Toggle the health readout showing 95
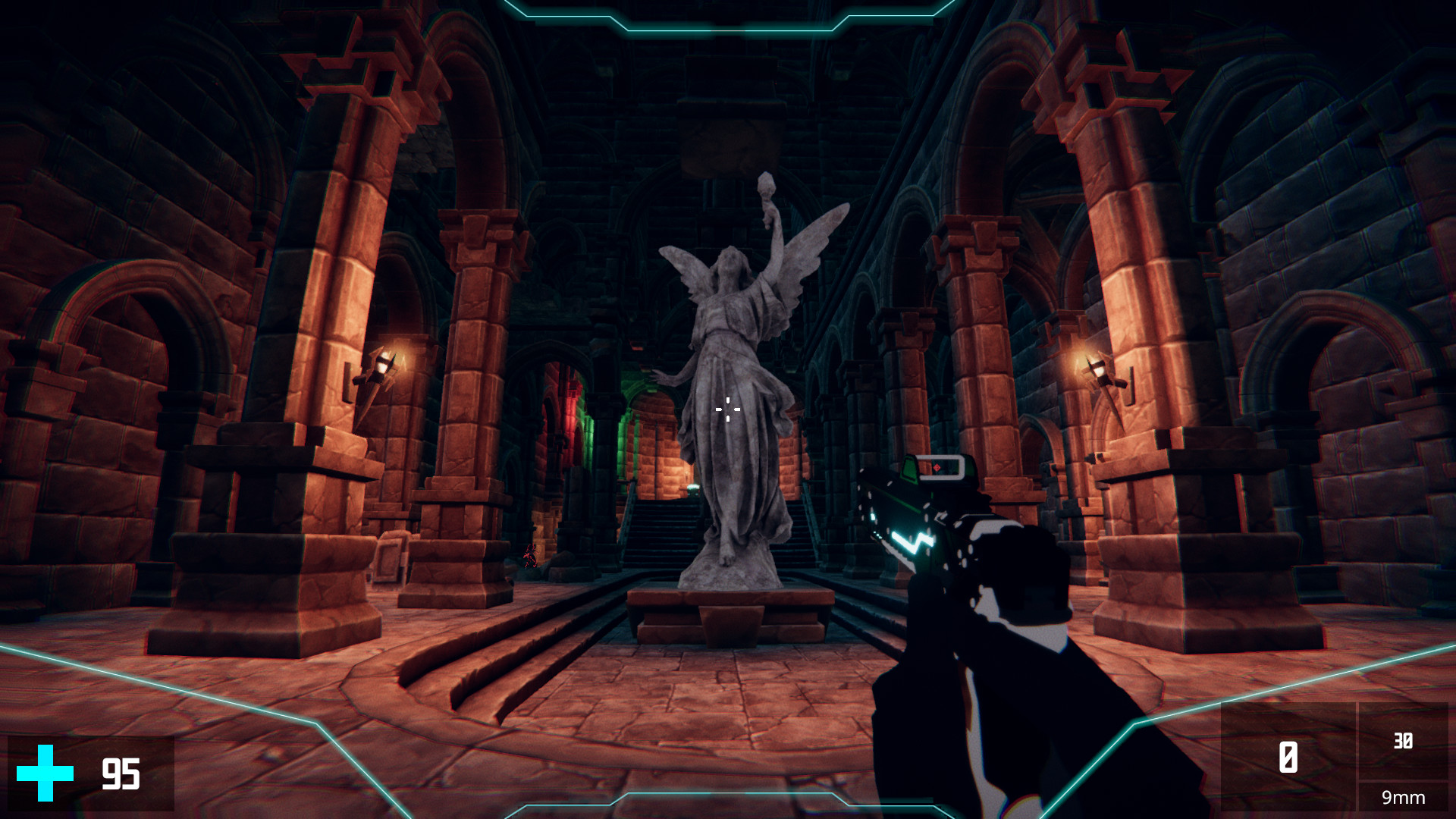 (x=120, y=773)
